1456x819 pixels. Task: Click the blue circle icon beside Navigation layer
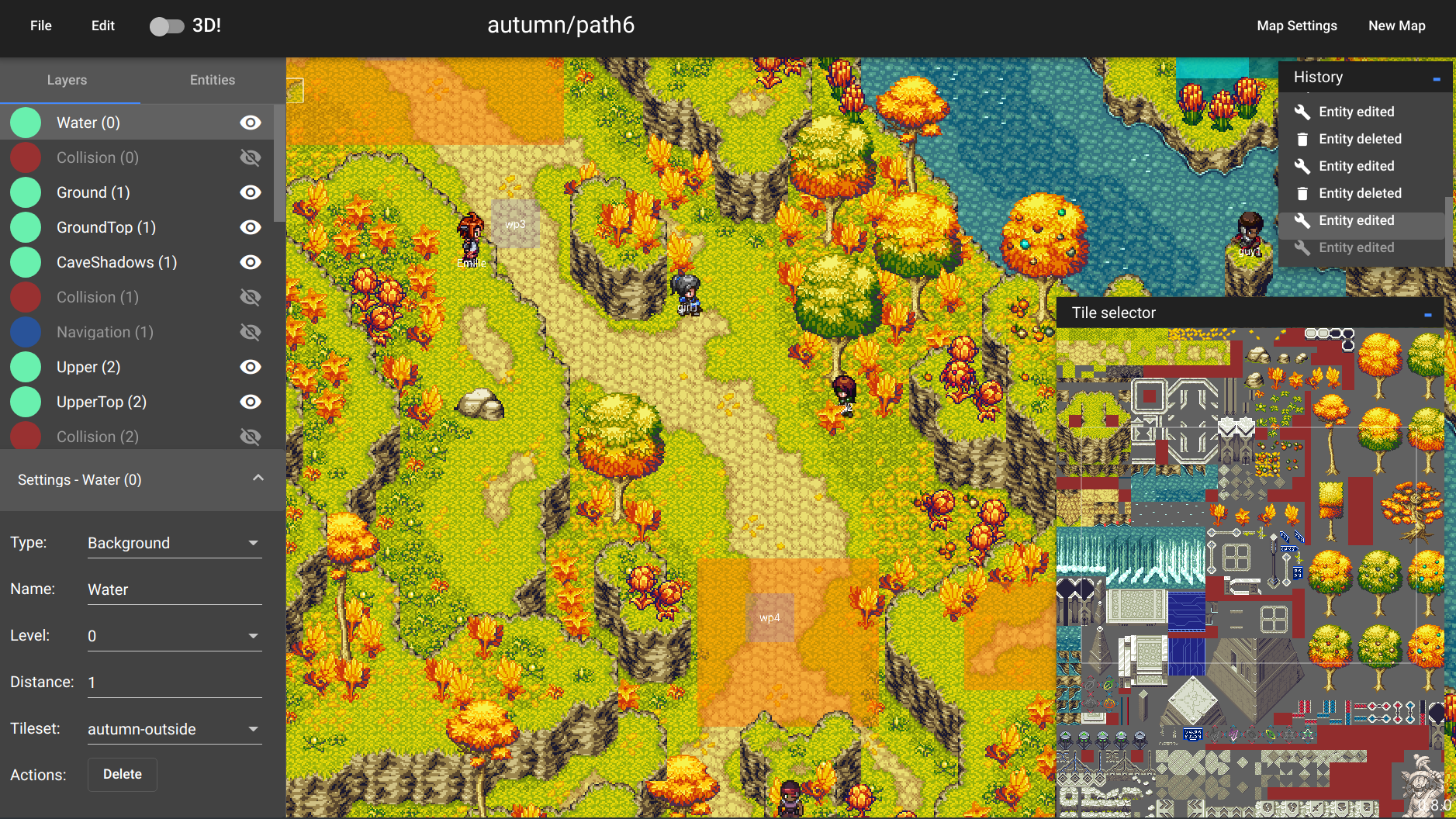pos(26,332)
